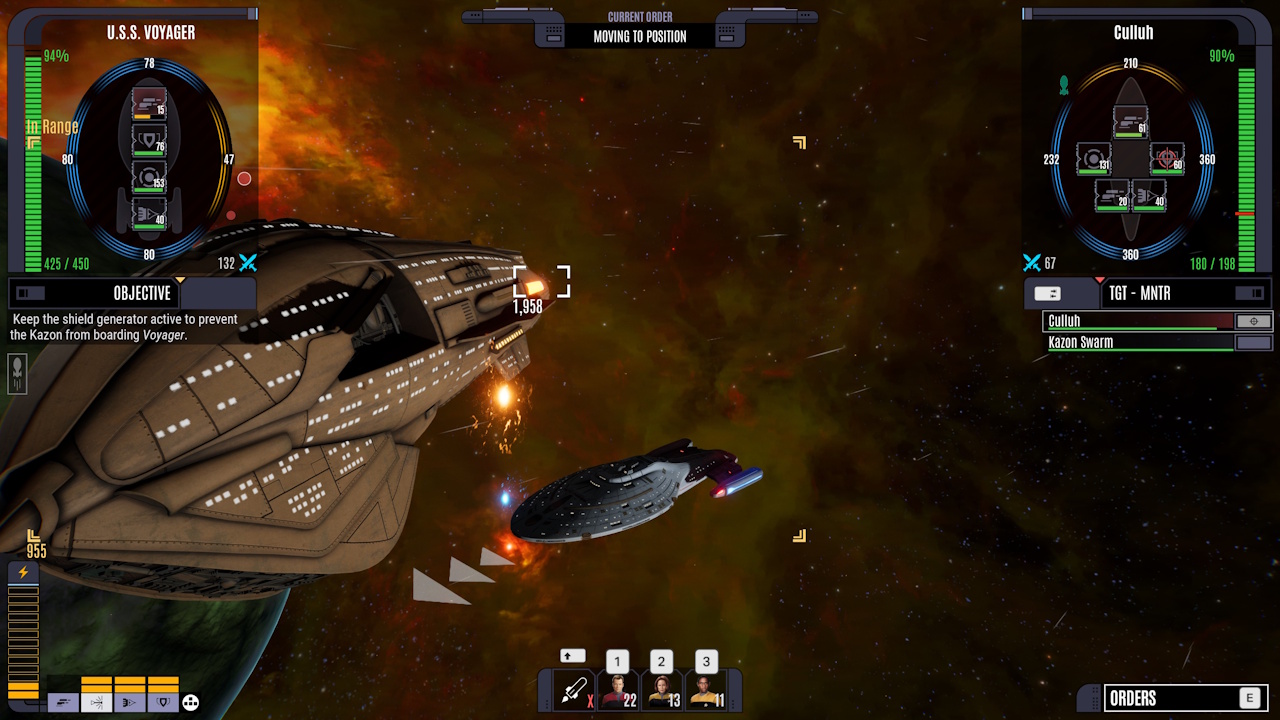Viewport: 1280px width, 720px height.
Task: Select crew member 2, B'Elanna Torres
Action: [x=662, y=692]
